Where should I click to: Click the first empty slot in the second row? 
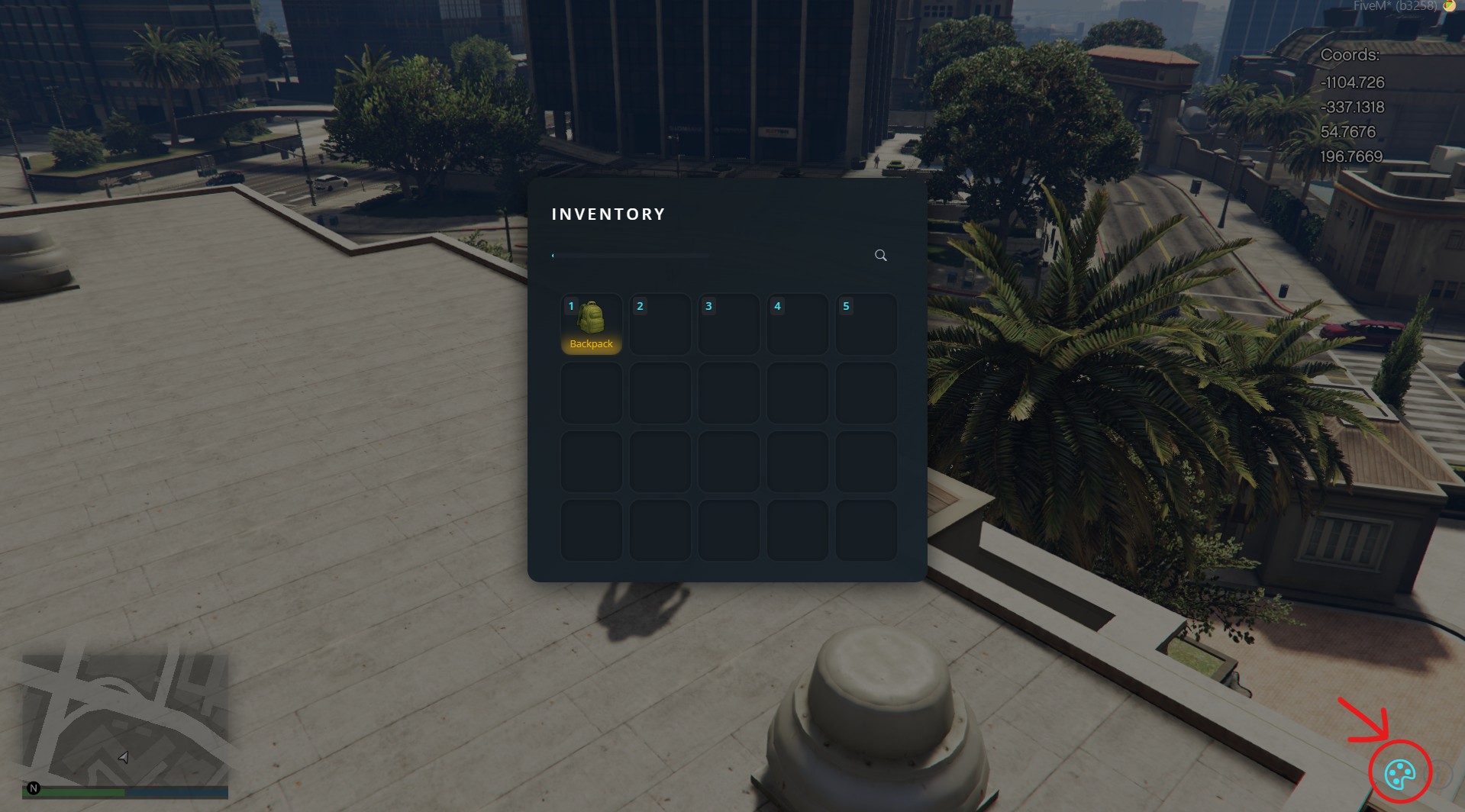(591, 392)
